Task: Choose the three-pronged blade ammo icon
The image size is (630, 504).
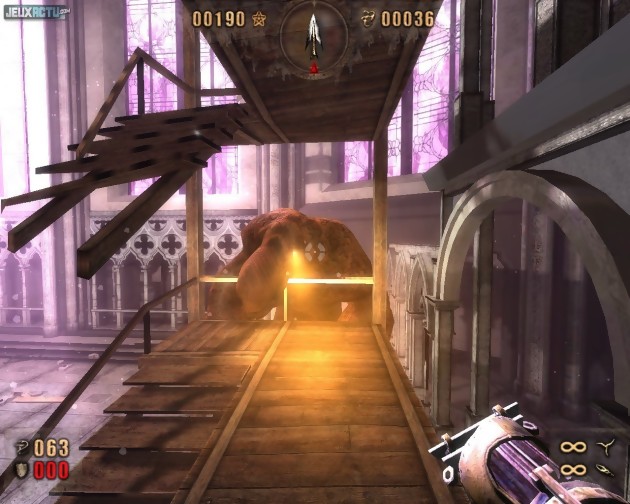Action: tap(606, 447)
